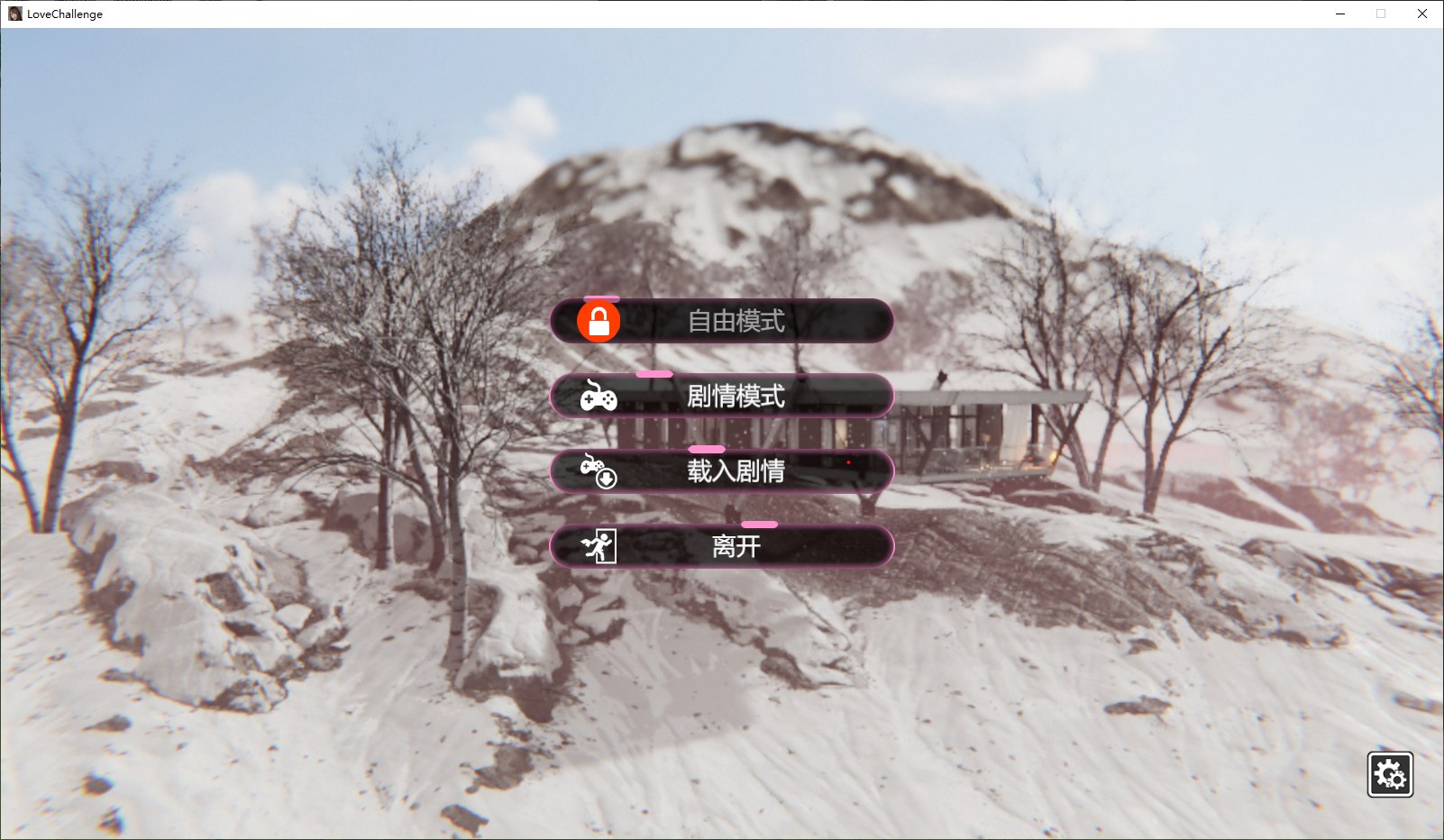This screenshot has height=840, width=1444.
Task: Click the LoveChallenge app icon in title bar
Action: pos(14,14)
